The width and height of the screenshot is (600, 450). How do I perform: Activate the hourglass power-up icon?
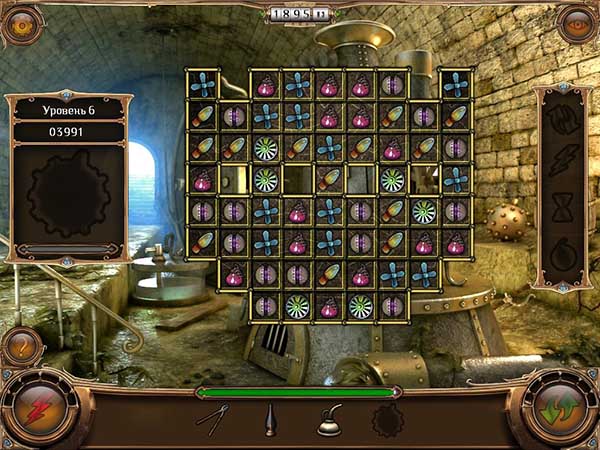562,204
